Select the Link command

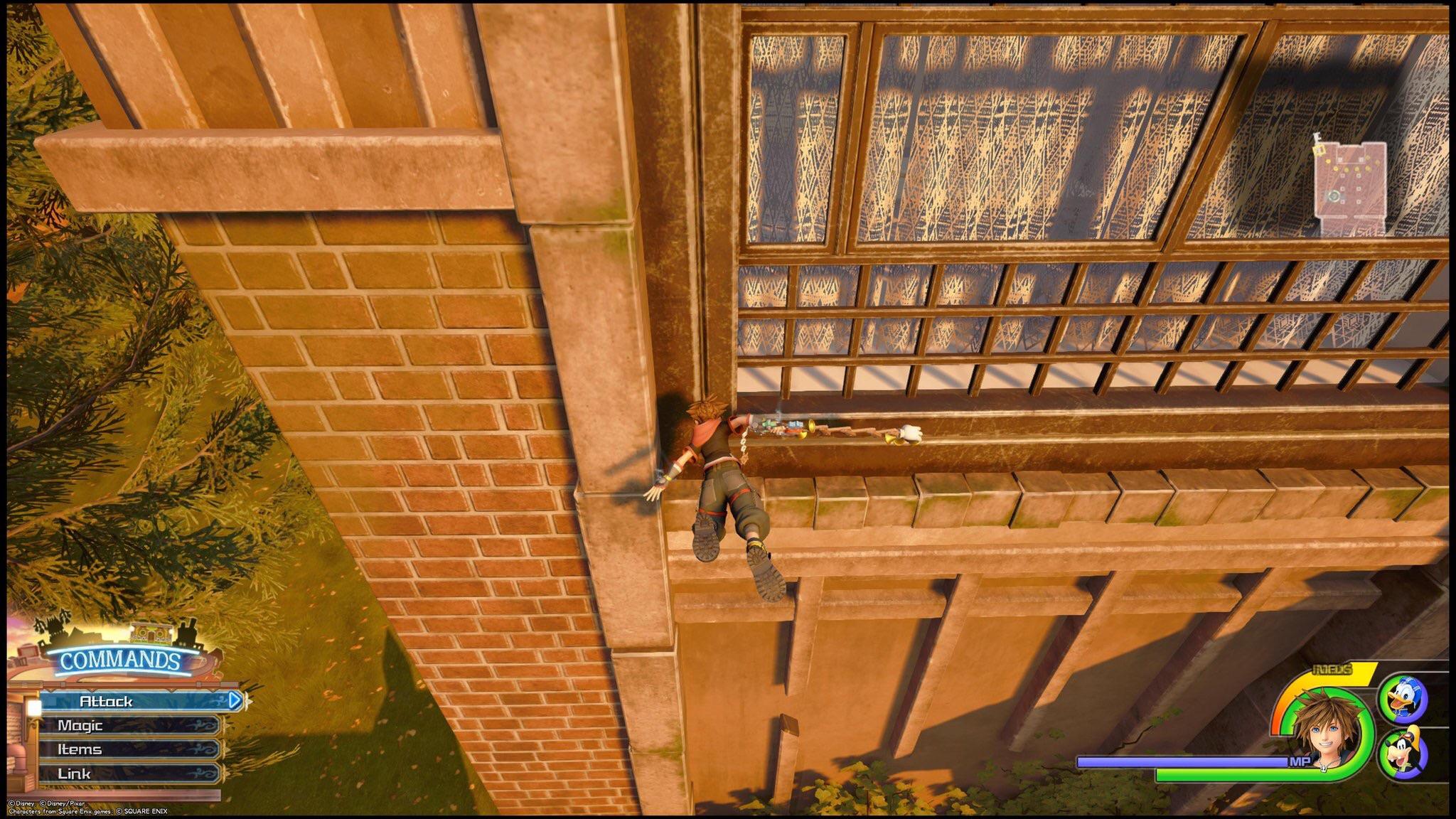point(75,773)
